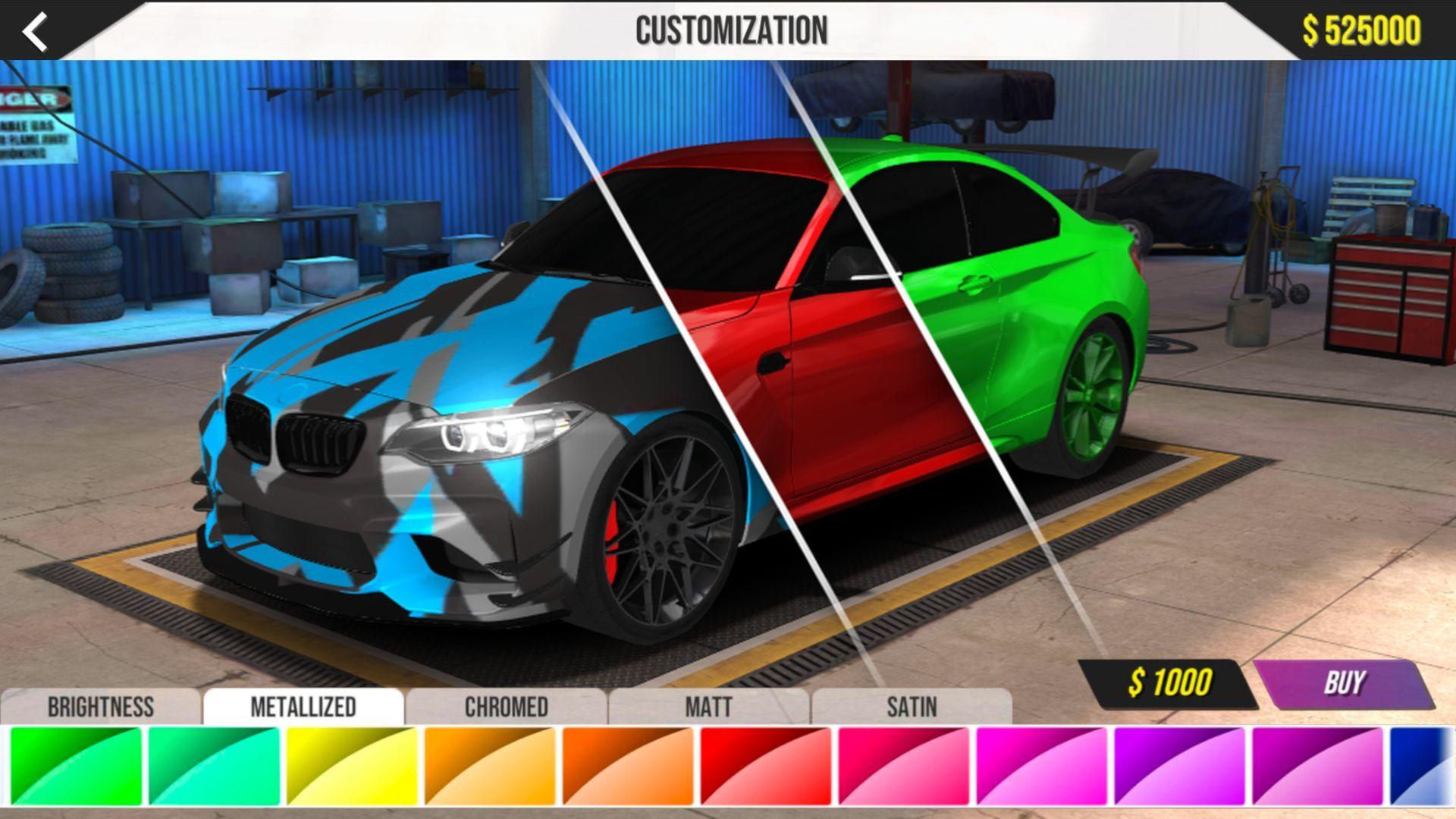Click the back arrow to exit customization
The height and width of the screenshot is (819, 1456).
(34, 32)
